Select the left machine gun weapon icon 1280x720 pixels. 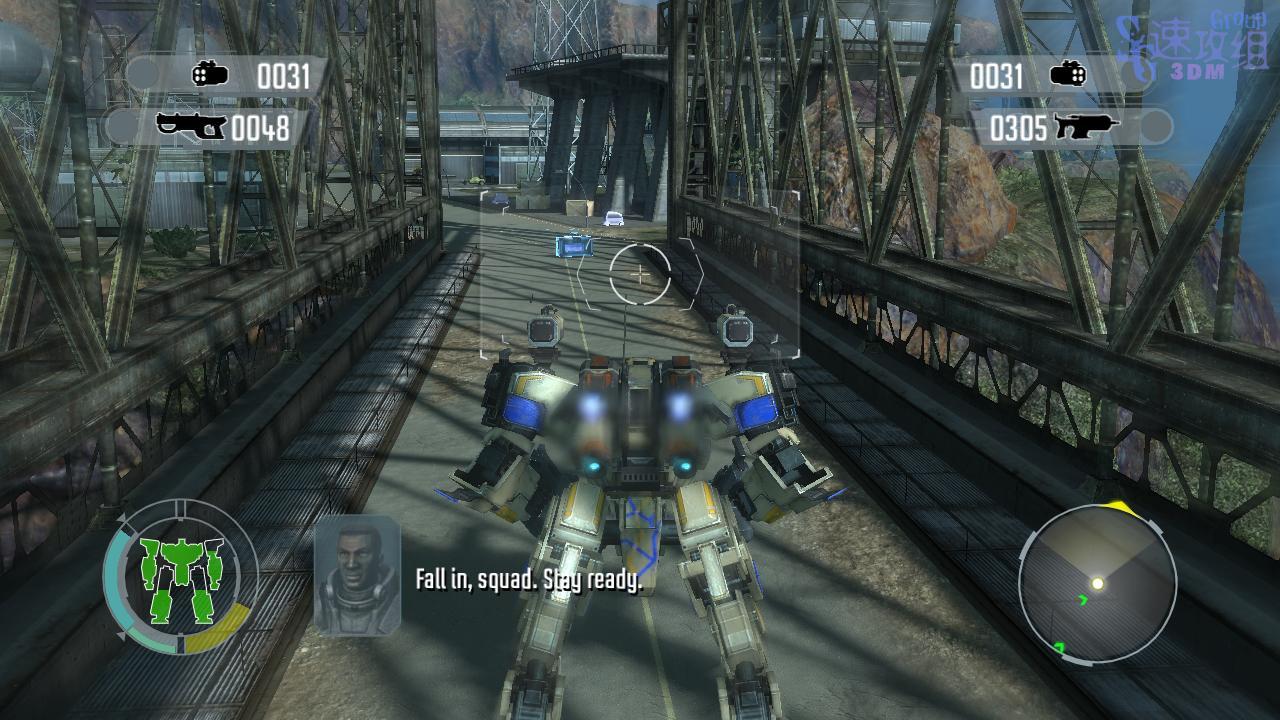click(192, 127)
